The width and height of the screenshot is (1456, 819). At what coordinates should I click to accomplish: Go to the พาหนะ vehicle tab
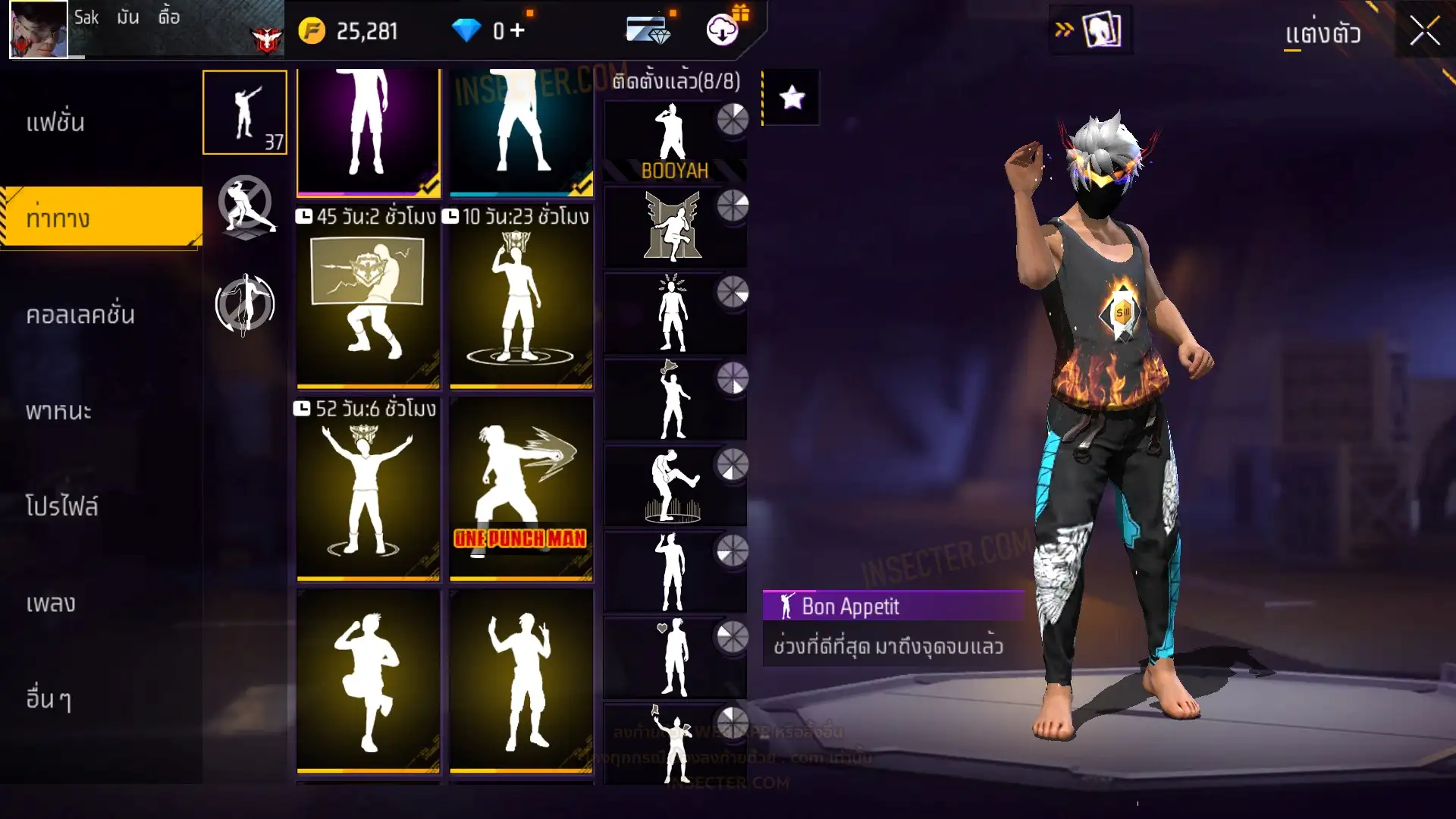tap(58, 411)
